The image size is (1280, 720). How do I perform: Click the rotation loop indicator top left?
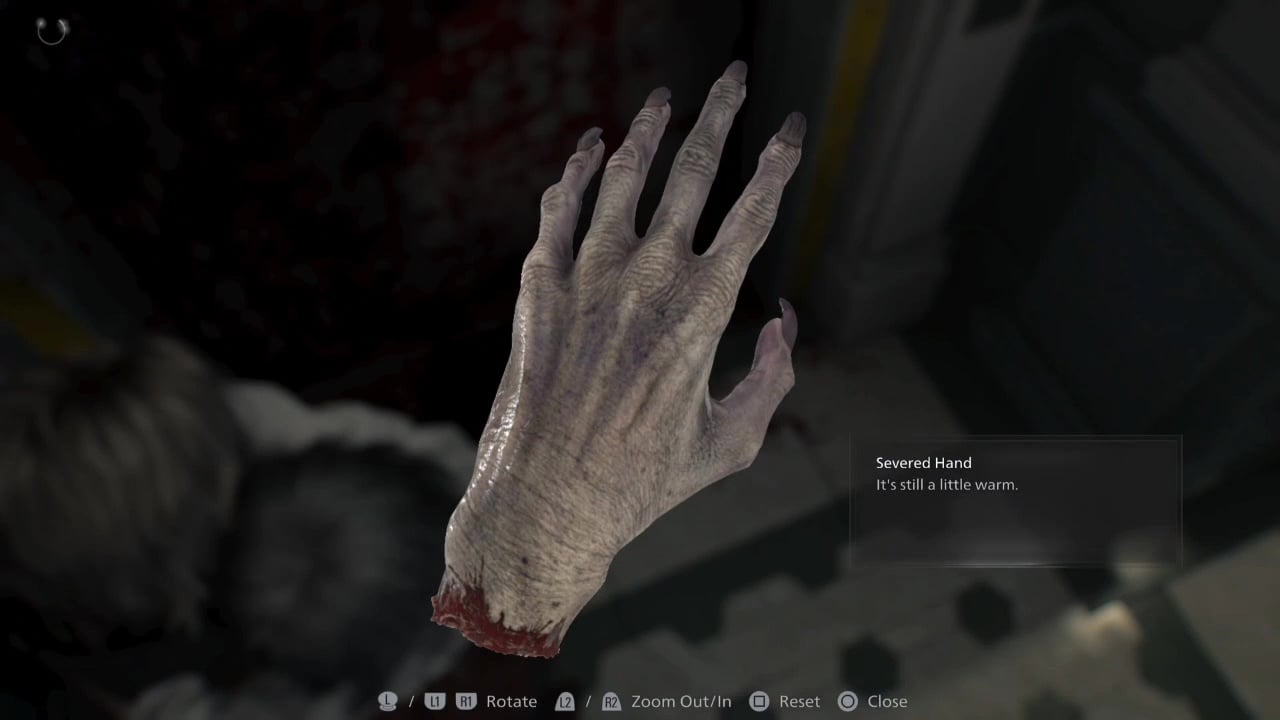51,31
